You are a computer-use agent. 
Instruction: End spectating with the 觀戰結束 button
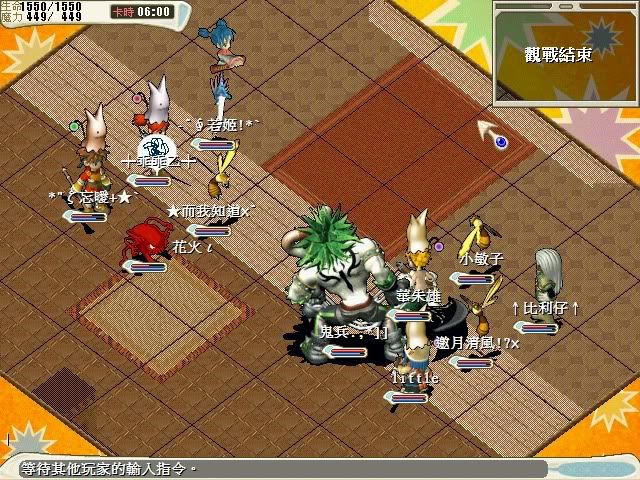click(557, 55)
